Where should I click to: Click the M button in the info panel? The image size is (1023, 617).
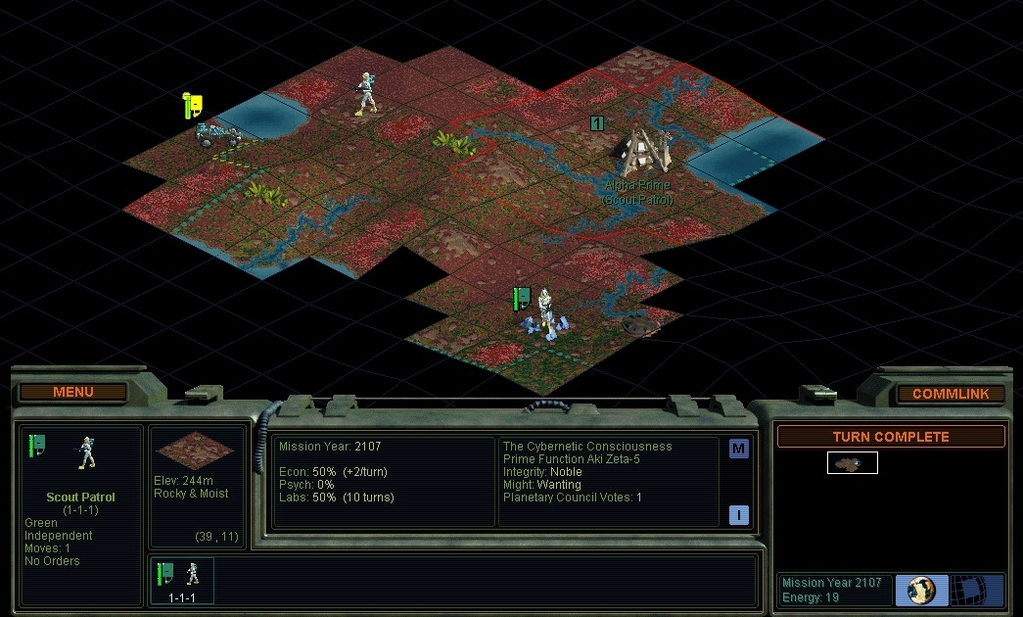(738, 449)
